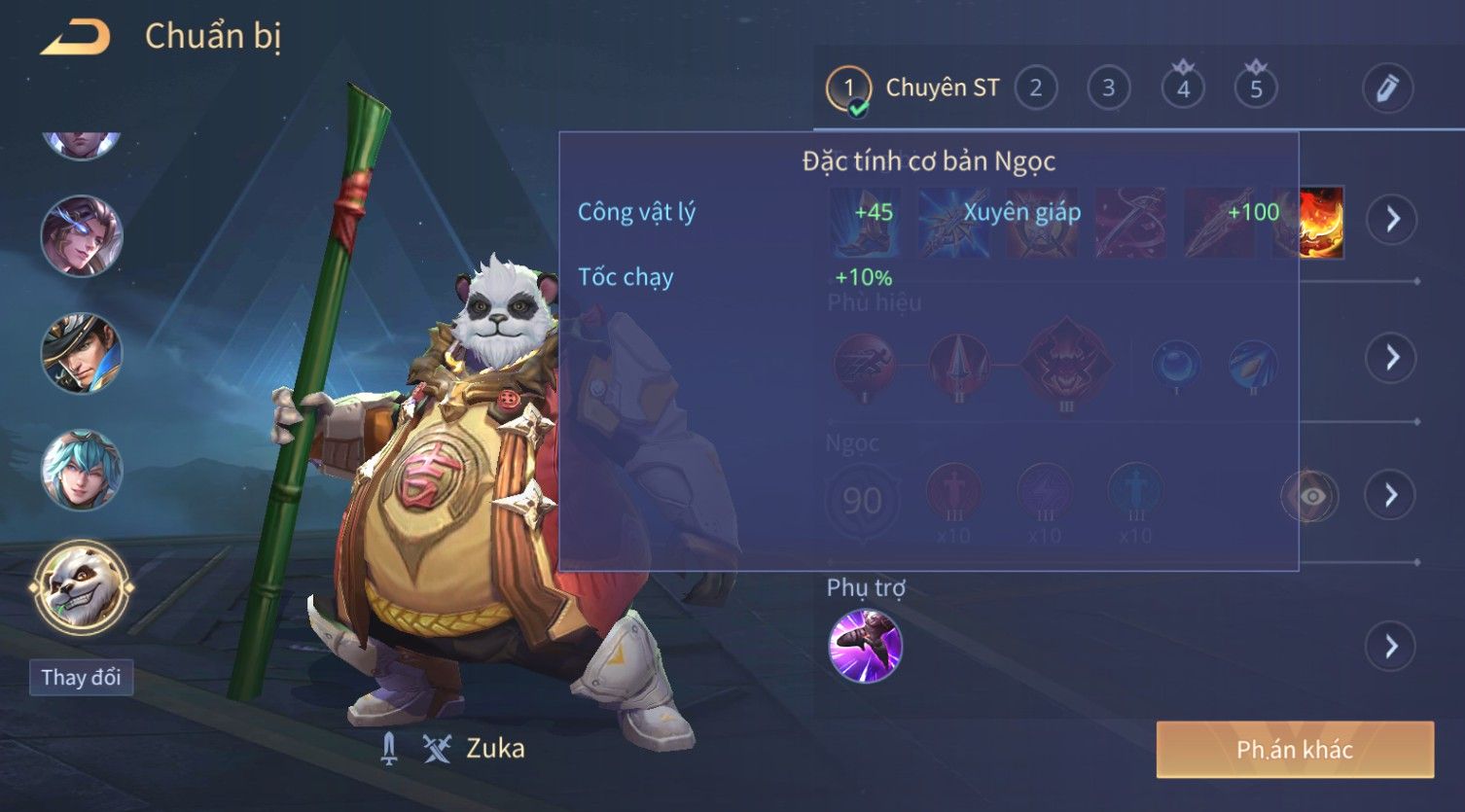Screen dimensions: 1465x812
Task: Open the Ngọc gem page arrow
Action: pos(1392,496)
